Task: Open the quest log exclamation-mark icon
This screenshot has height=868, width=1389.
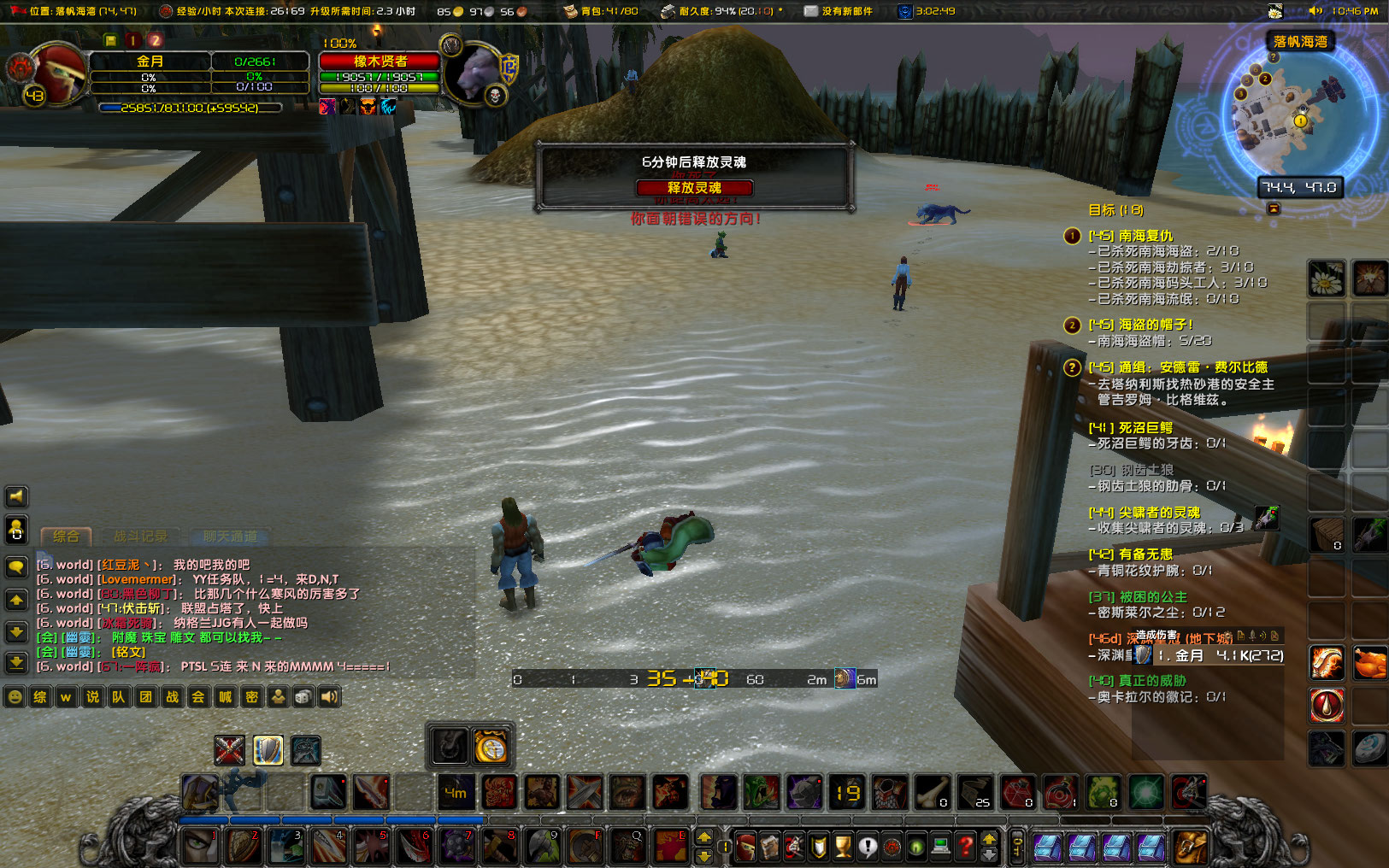Action: (x=868, y=847)
